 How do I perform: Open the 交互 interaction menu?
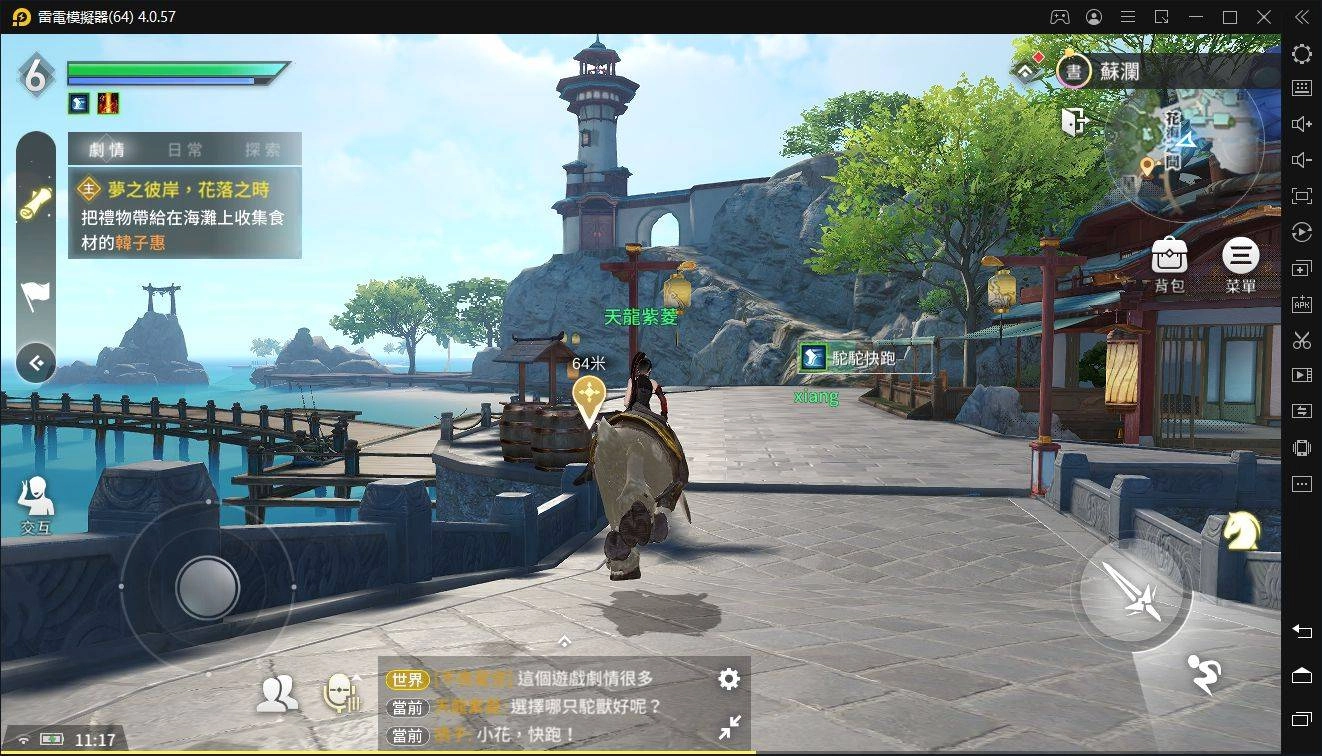[36, 503]
